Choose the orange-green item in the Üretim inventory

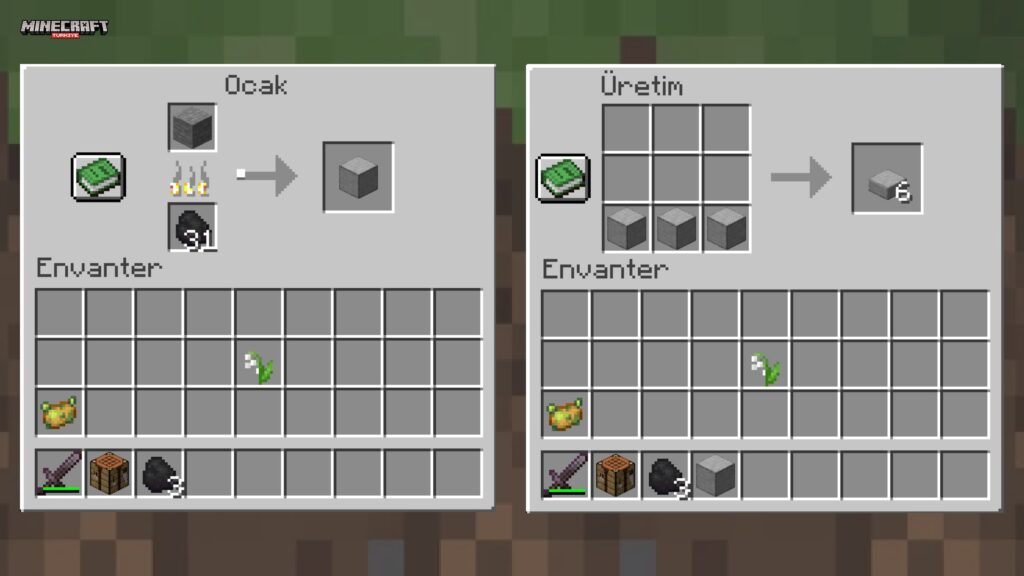[x=566, y=414]
